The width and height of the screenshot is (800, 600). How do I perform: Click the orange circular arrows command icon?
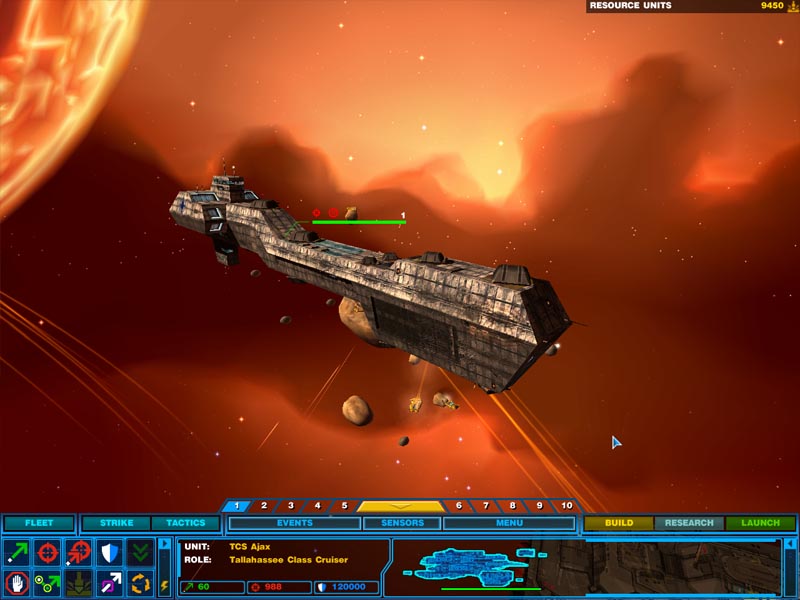(140, 582)
